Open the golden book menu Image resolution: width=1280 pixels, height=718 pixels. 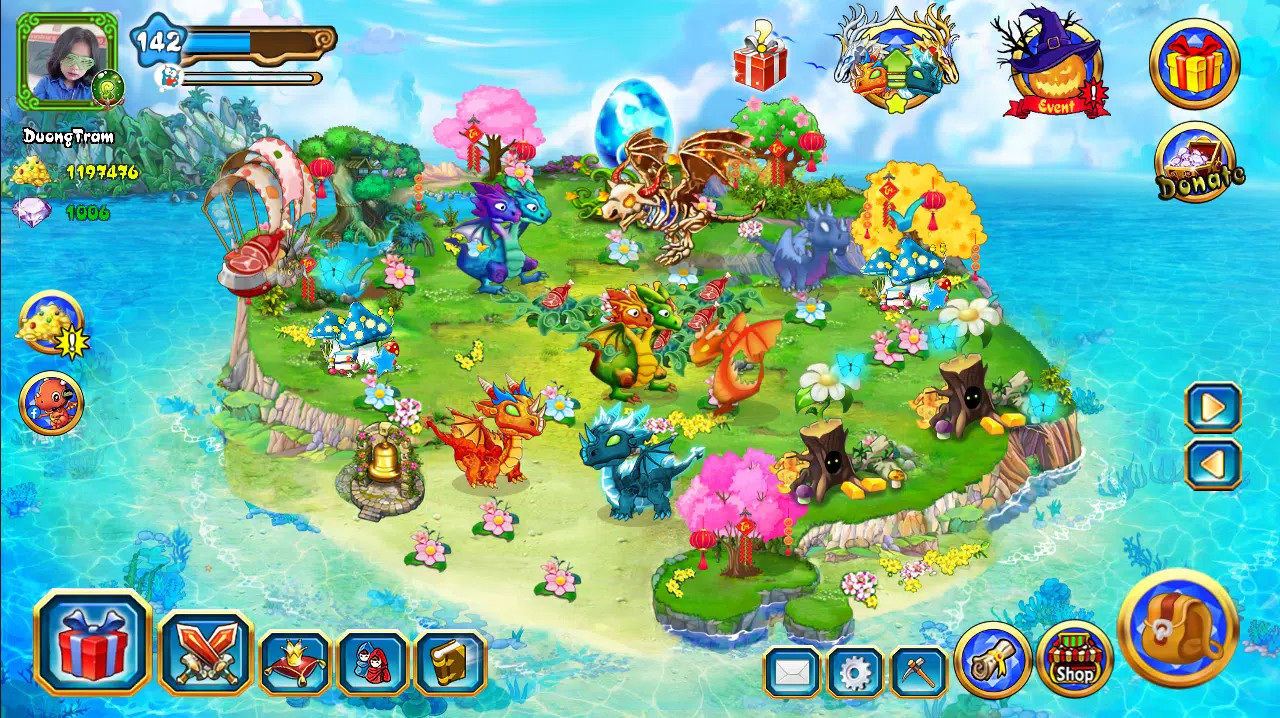click(x=450, y=662)
